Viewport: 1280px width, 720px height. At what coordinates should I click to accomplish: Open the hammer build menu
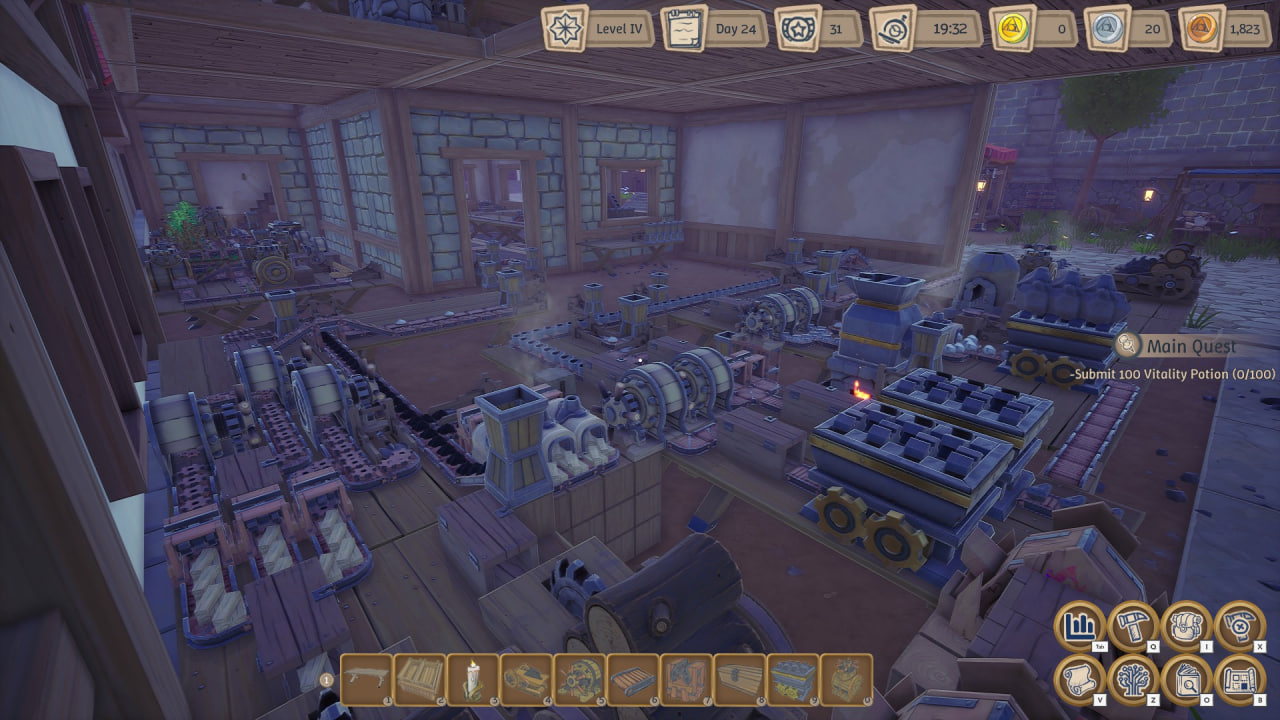coord(1133,627)
